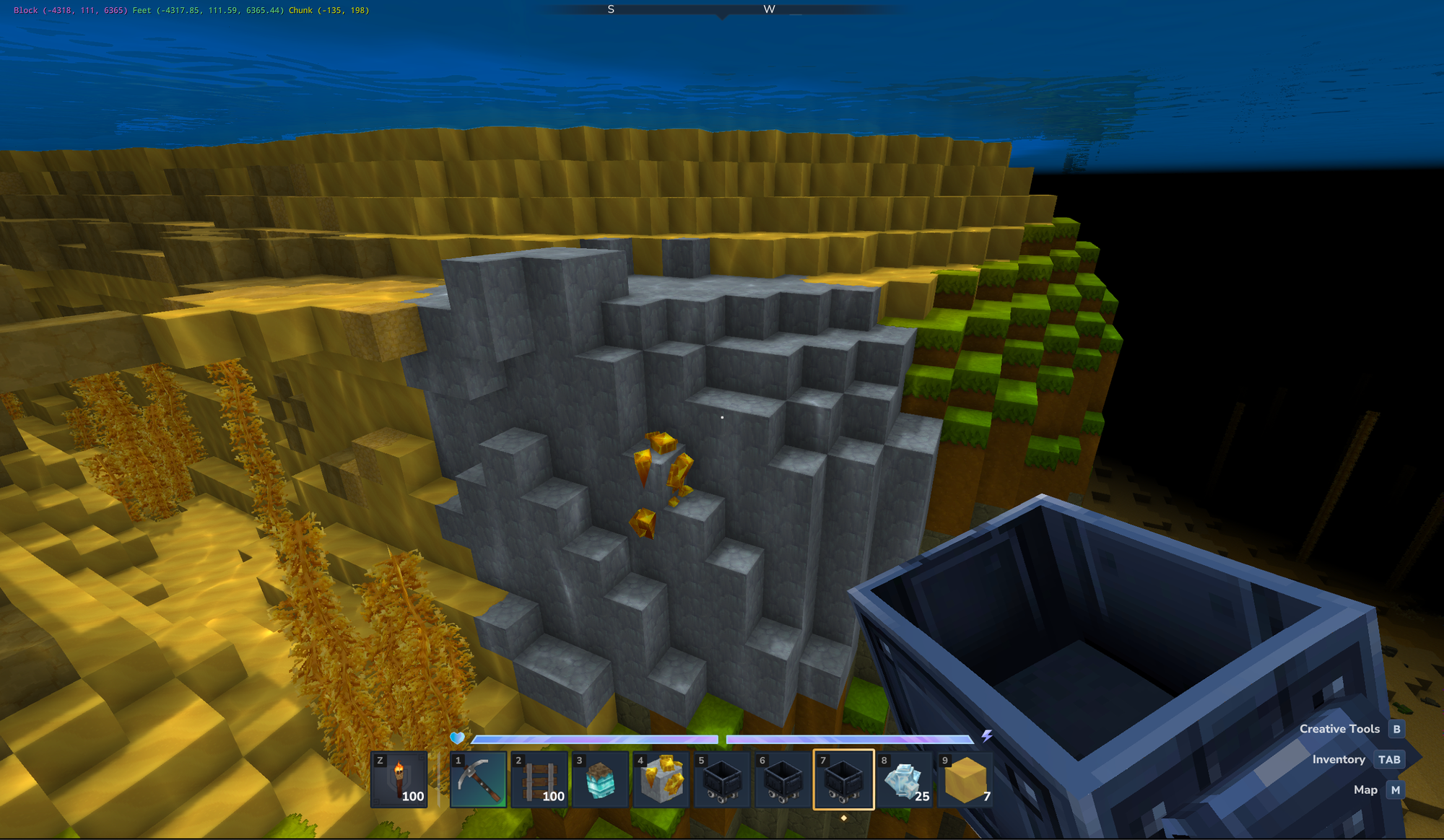Choose the sand block stack of 7
The height and width of the screenshot is (840, 1444).
pyautogui.click(x=965, y=779)
